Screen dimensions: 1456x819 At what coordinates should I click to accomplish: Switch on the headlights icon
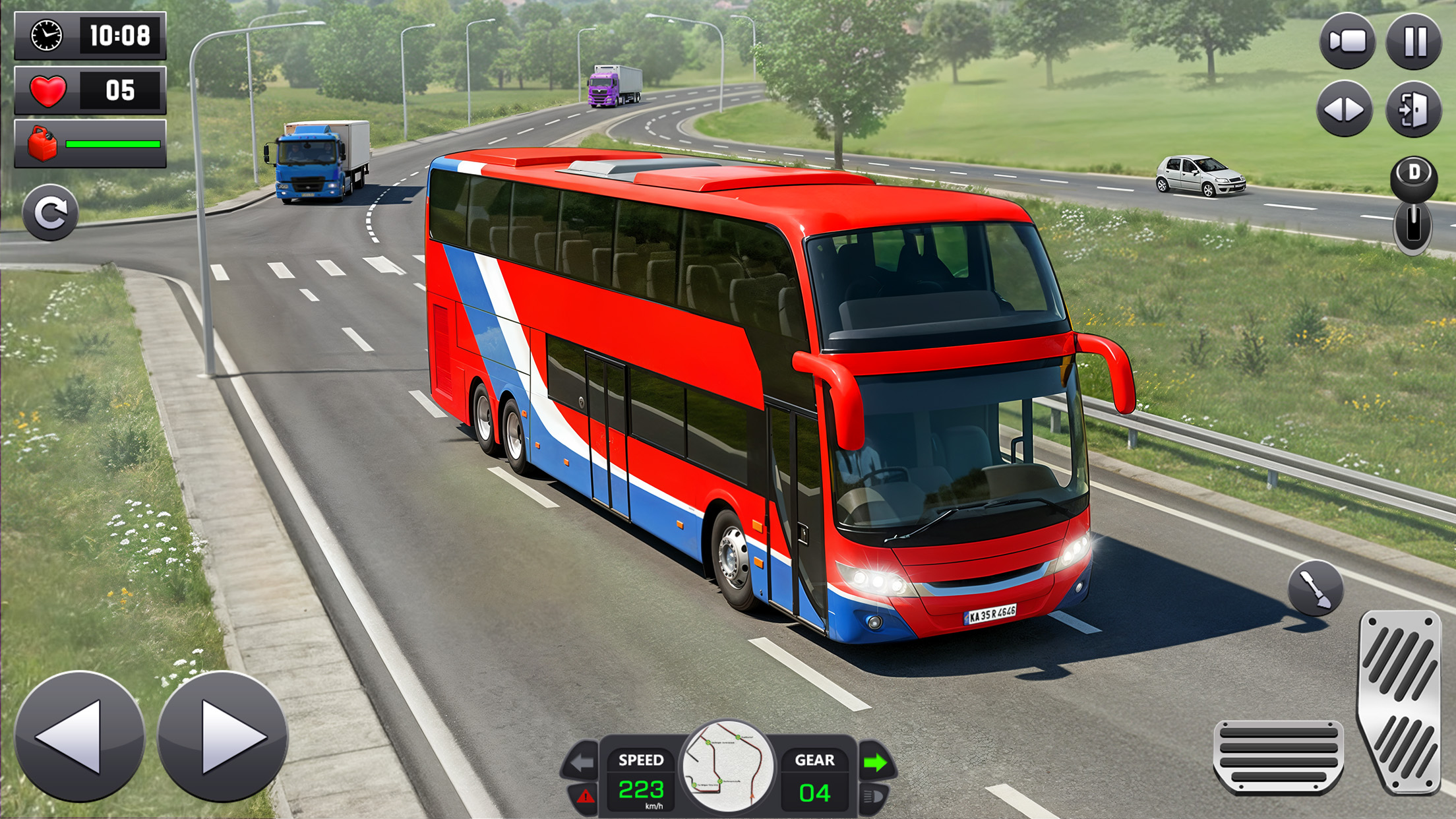click(873, 797)
